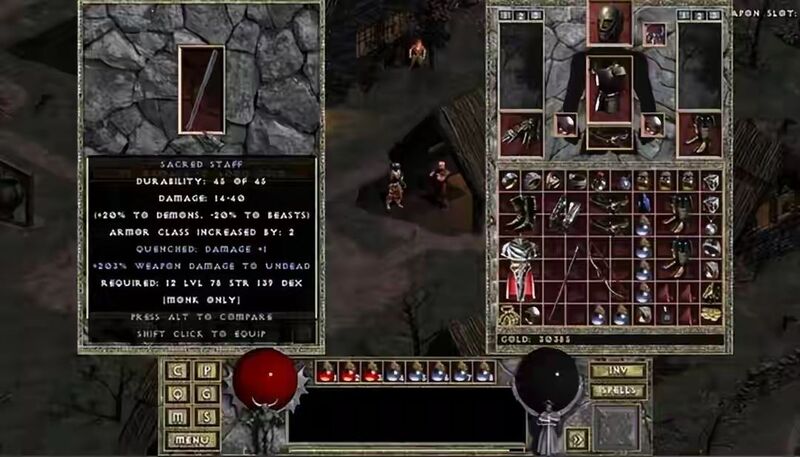Click the double-arrow button beside the mana orb
This screenshot has width=800, height=457.
click(578, 437)
